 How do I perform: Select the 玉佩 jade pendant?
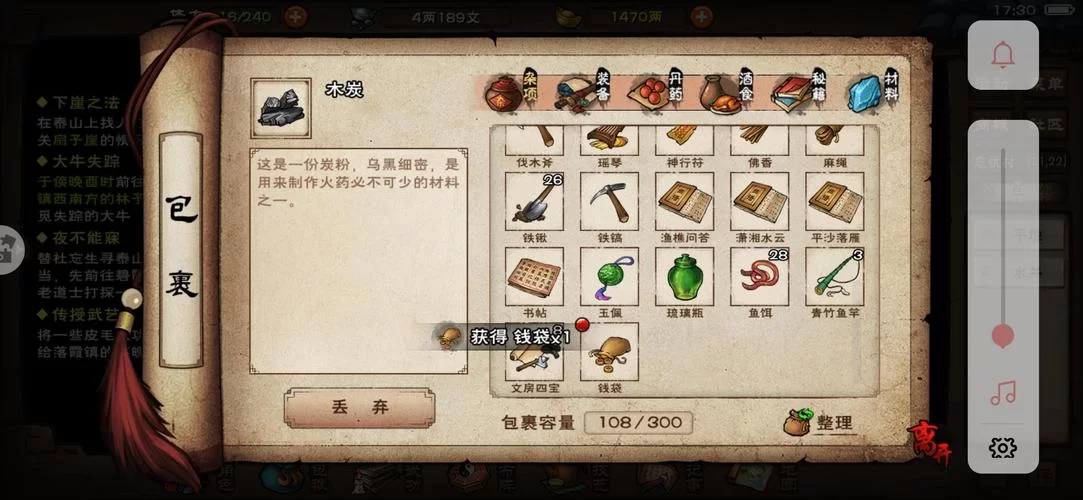(609, 276)
